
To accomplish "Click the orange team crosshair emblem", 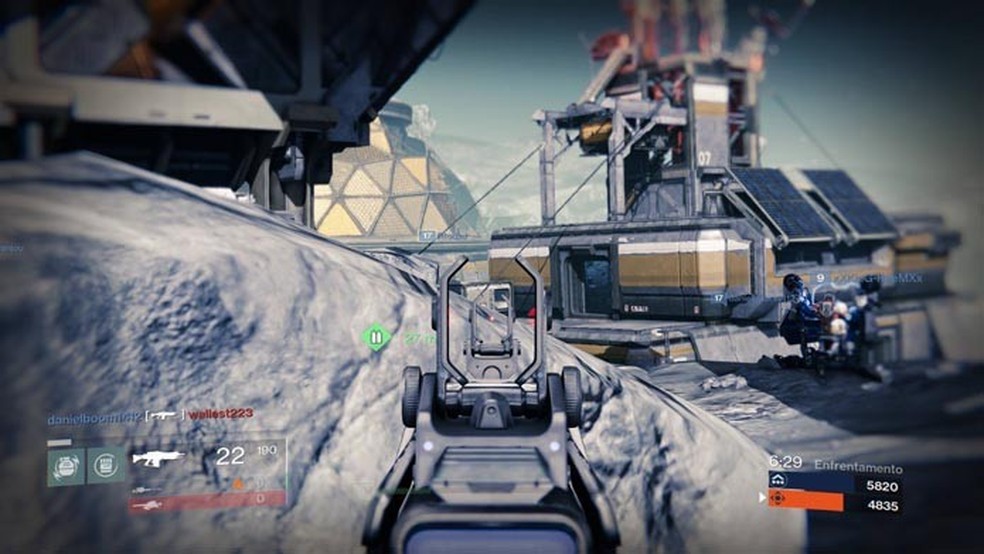I will (776, 499).
